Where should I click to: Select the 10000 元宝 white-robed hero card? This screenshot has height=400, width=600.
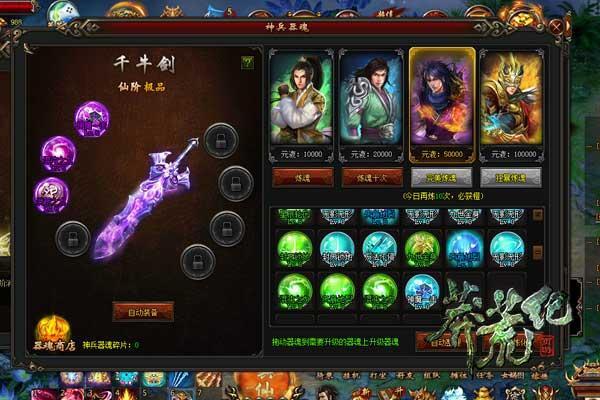coord(303,102)
